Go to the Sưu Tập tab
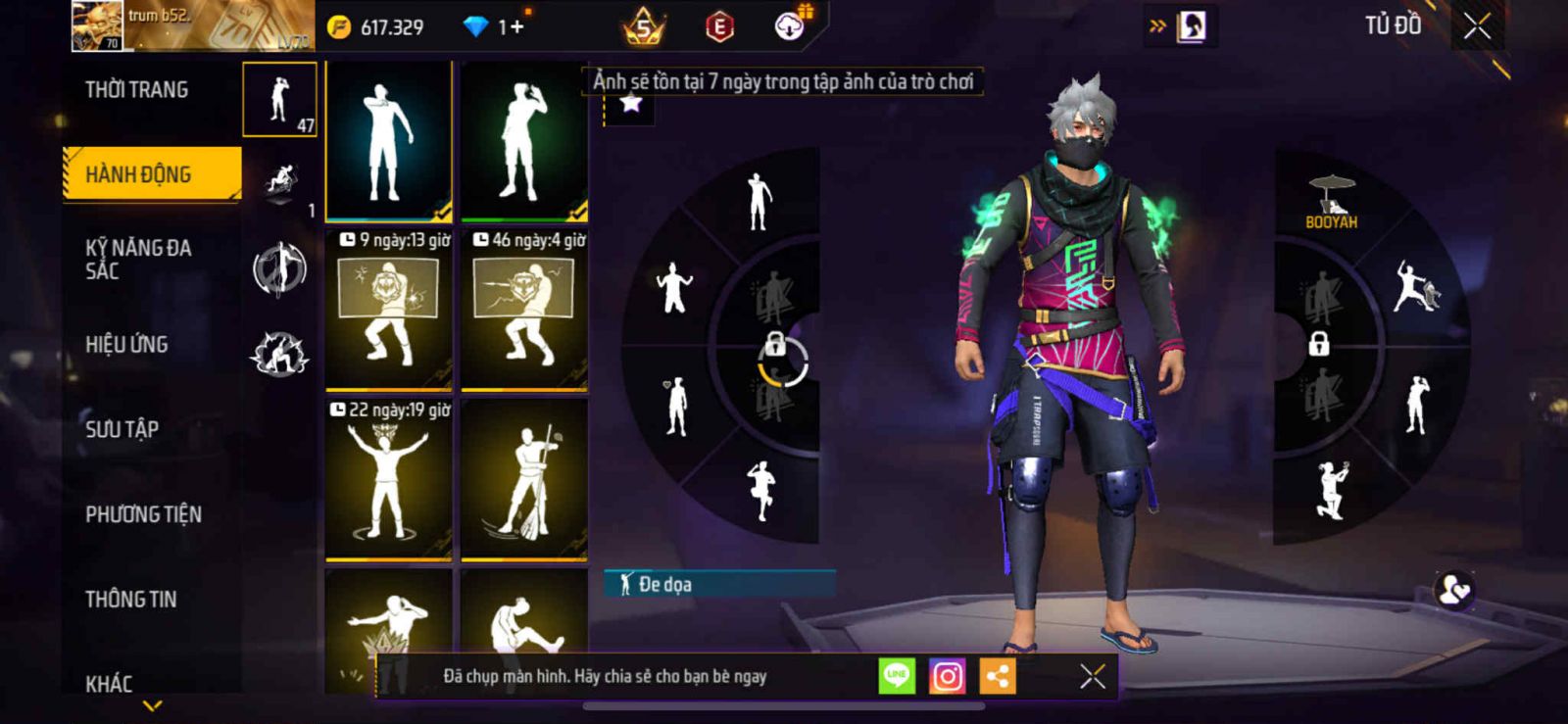Image resolution: width=1568 pixels, height=724 pixels. (x=122, y=429)
